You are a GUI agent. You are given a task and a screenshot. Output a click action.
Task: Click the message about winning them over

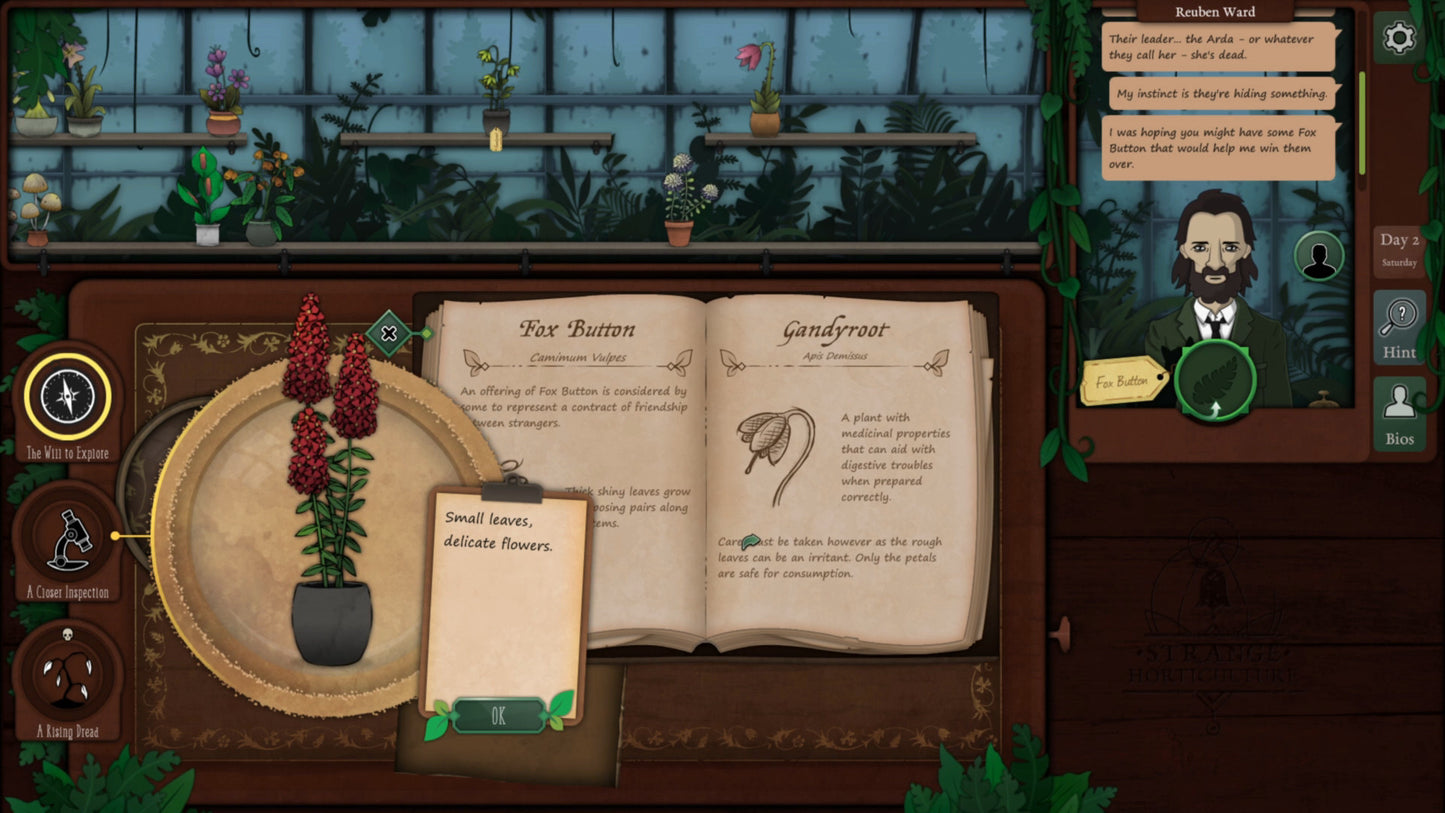(1216, 146)
